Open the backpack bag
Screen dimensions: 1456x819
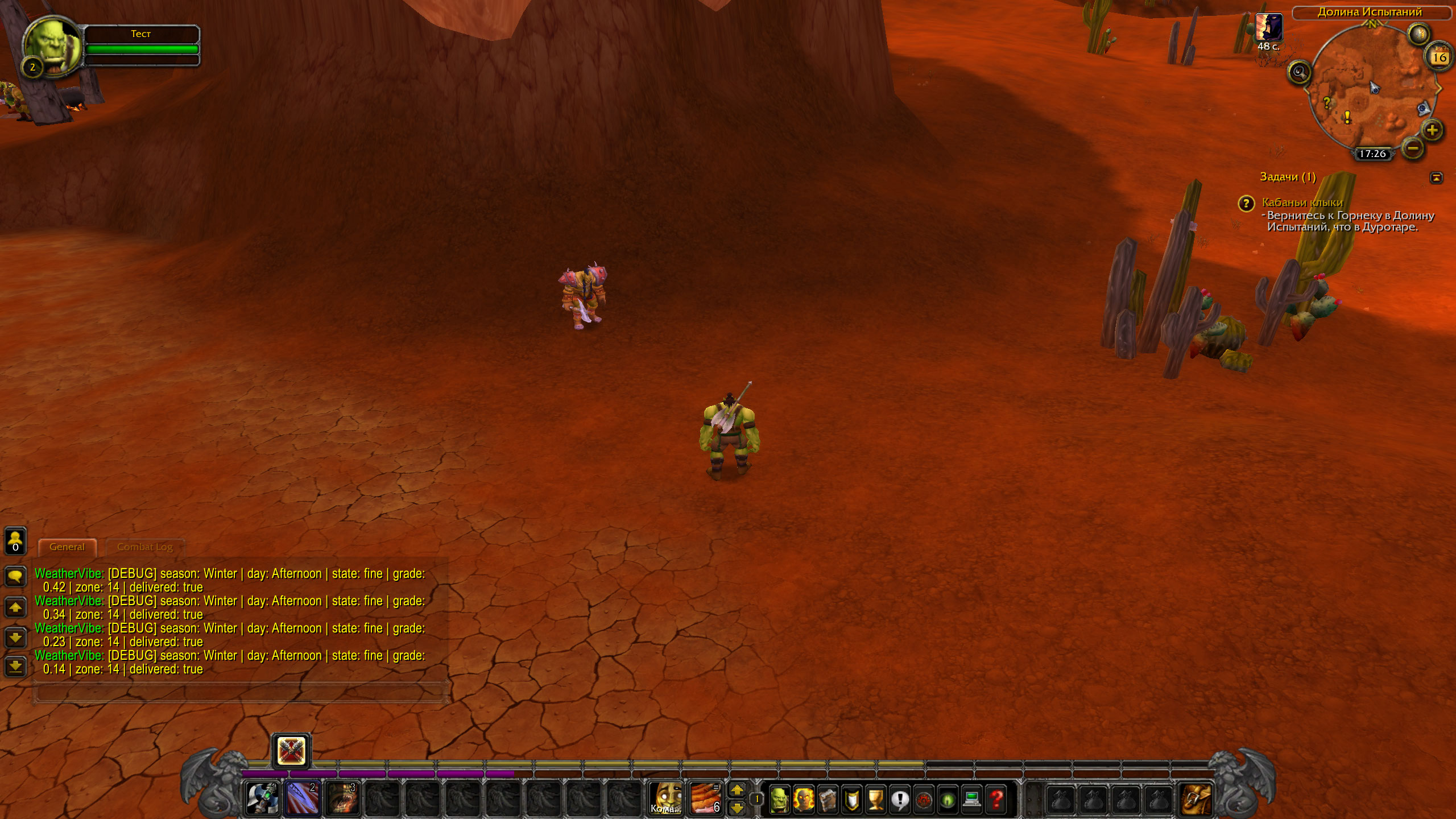pos(1195,799)
